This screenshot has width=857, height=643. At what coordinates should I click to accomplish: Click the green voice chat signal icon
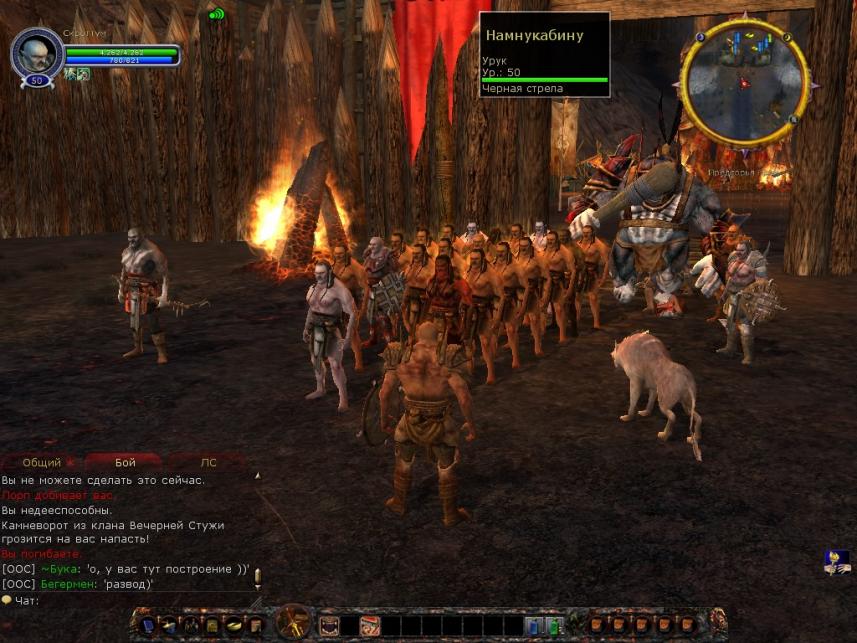click(x=217, y=15)
